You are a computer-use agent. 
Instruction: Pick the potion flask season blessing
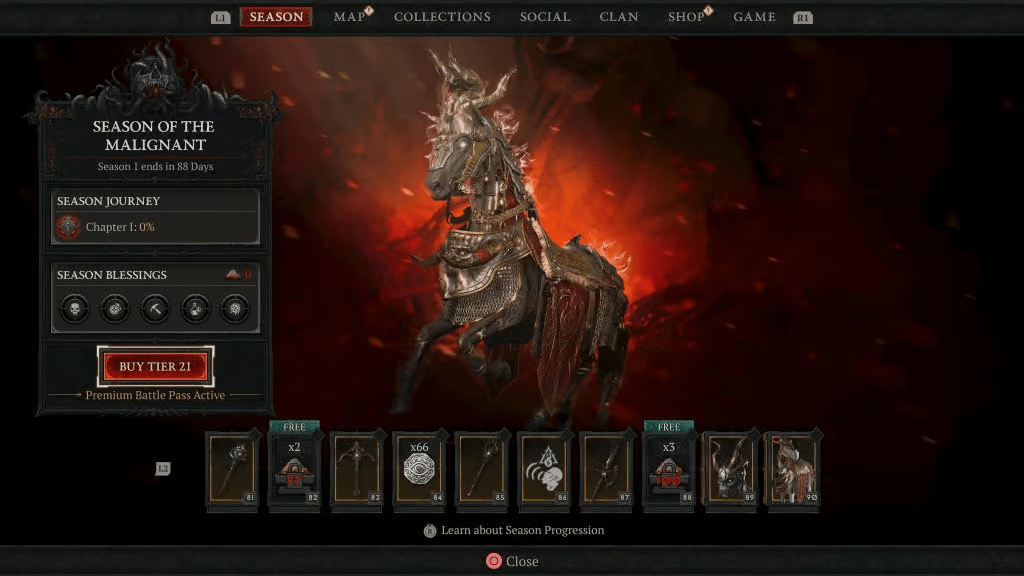195,308
